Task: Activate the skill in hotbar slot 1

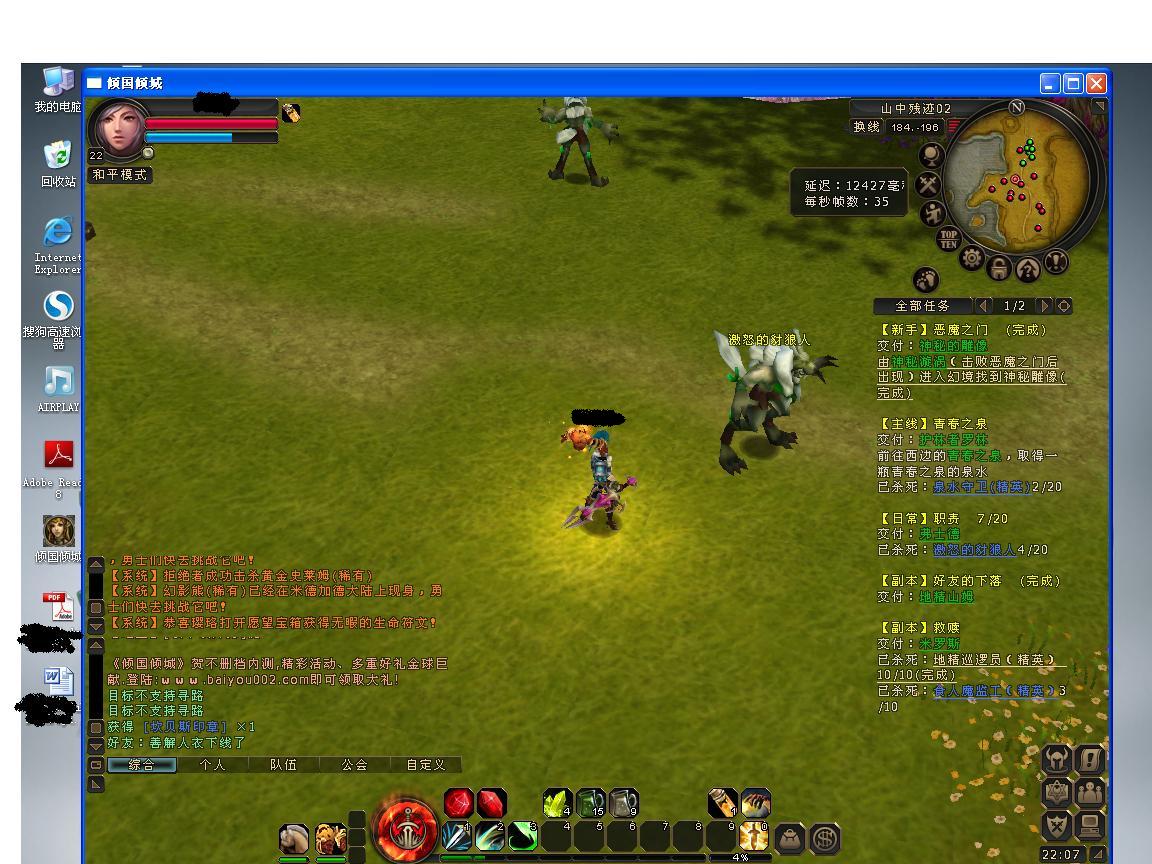Action: coord(456,835)
